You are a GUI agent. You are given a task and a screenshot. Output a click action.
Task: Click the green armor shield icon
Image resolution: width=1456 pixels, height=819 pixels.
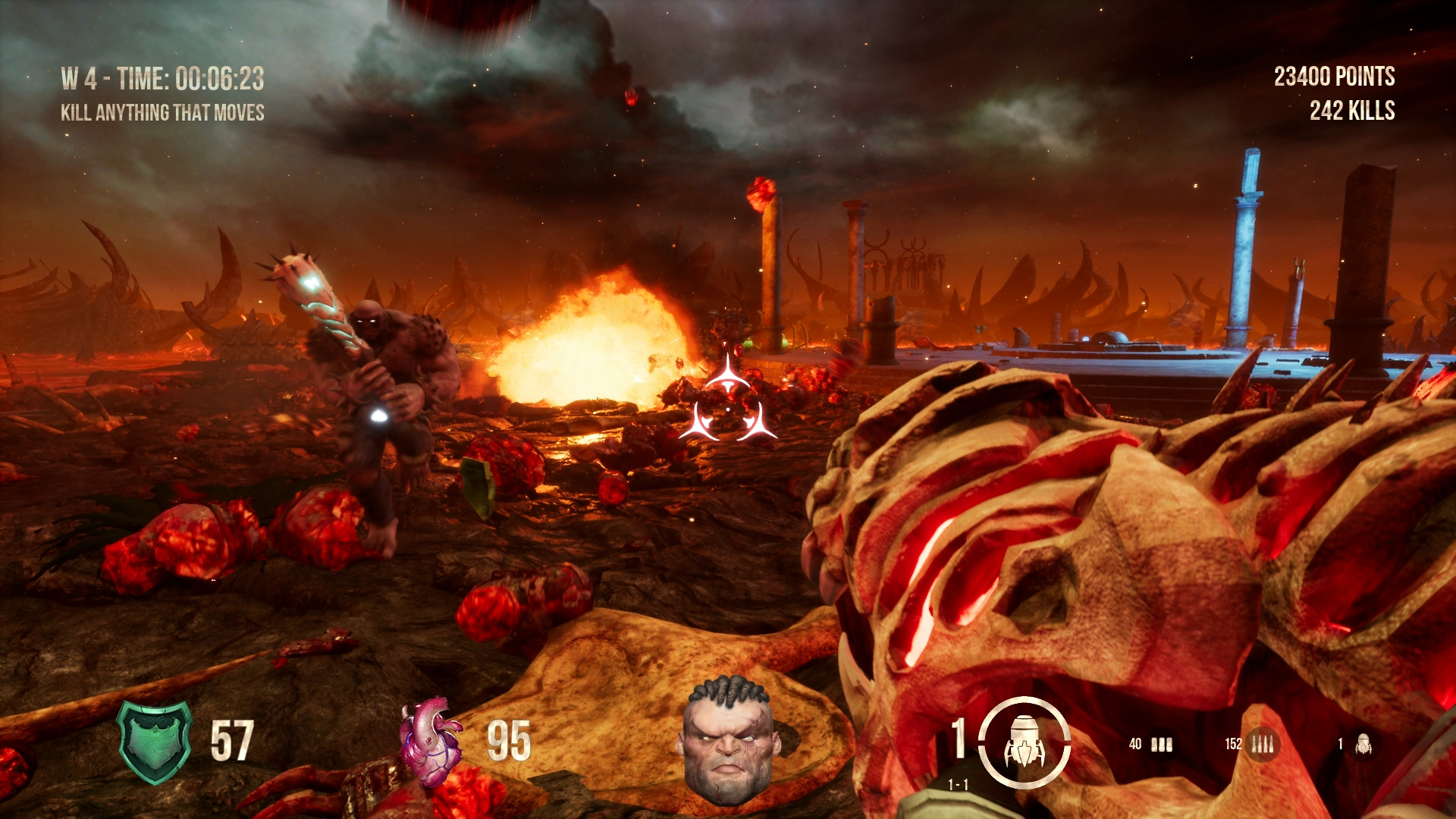[x=155, y=741]
